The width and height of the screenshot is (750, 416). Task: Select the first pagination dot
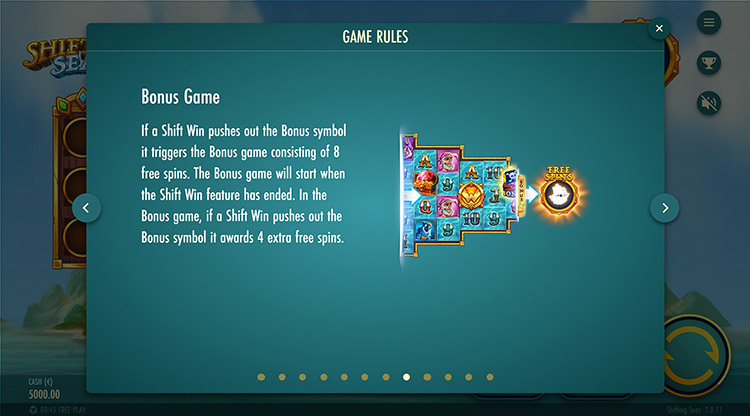click(x=261, y=377)
